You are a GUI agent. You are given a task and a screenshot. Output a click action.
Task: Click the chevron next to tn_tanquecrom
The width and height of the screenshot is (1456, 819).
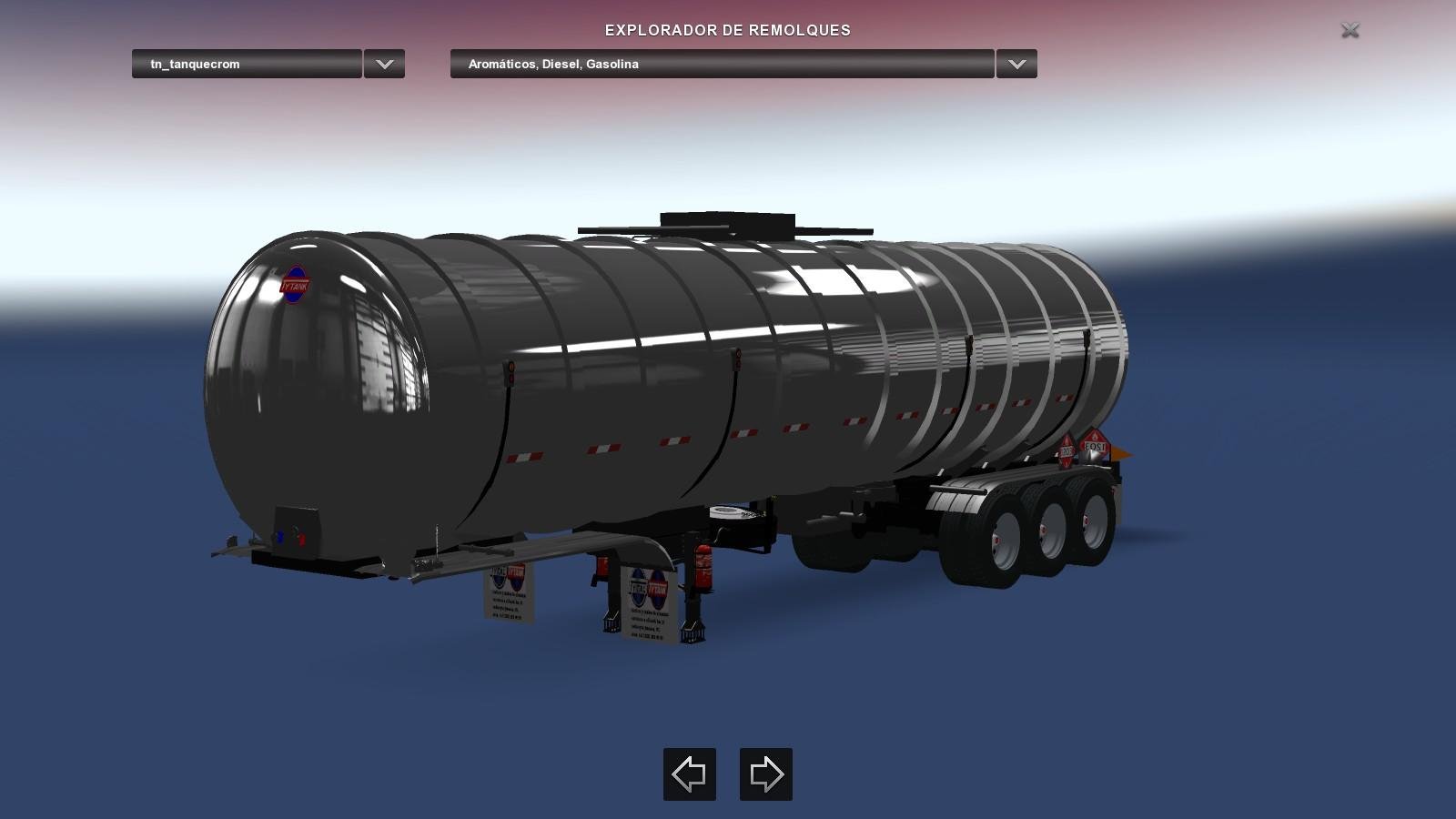click(383, 64)
